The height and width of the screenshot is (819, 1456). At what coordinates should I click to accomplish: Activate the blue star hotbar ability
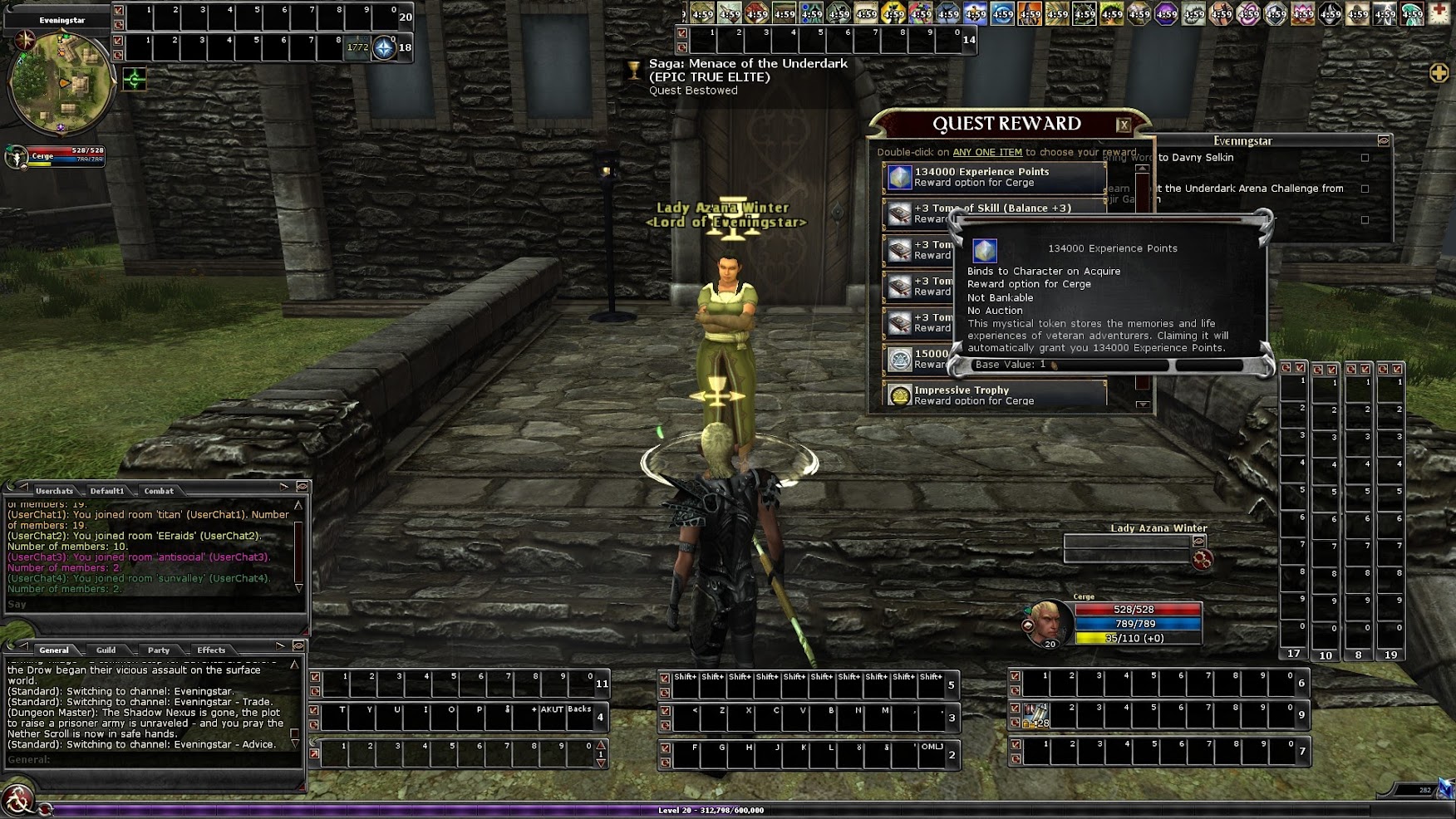383,48
